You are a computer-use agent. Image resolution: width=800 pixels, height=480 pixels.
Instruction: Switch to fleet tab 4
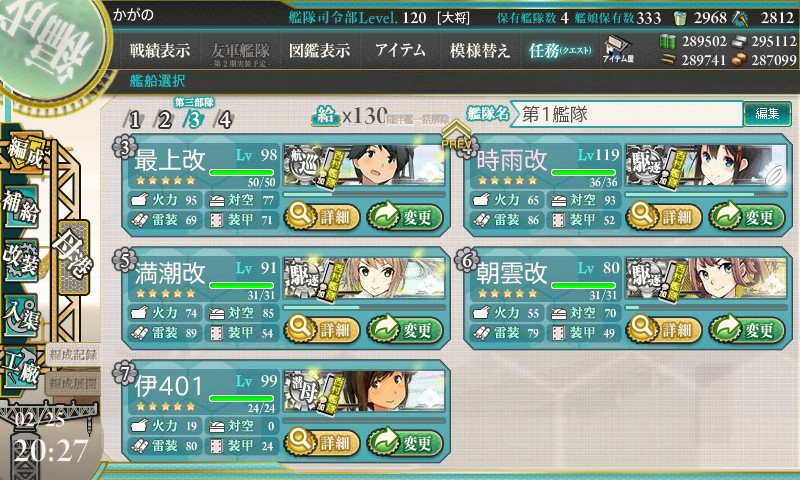(x=224, y=120)
